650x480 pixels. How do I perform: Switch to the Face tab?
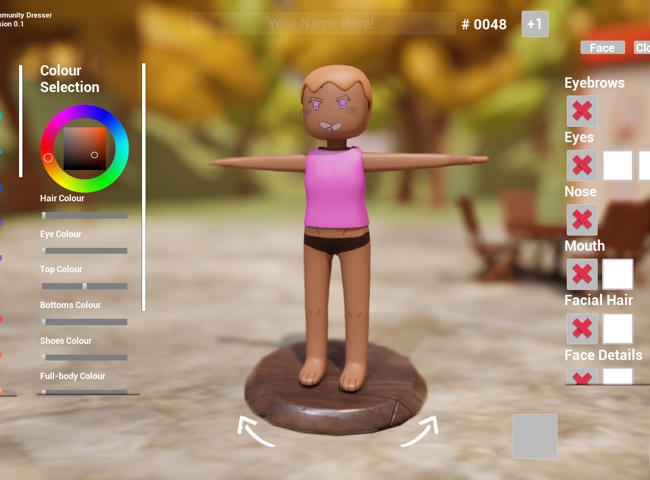point(602,48)
